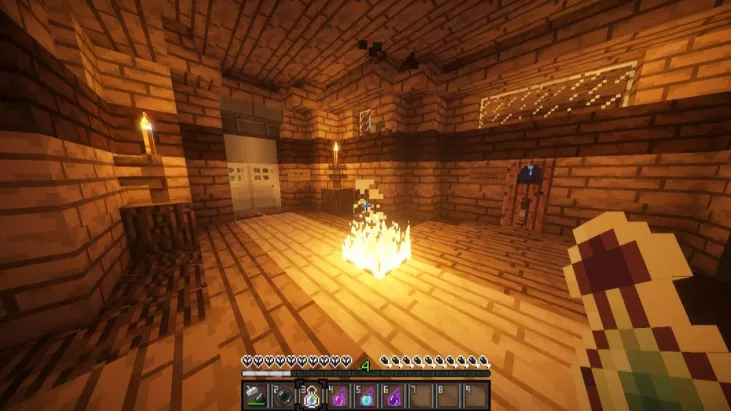
Task: Select the flint and steel hotbar slot
Action: point(255,395)
